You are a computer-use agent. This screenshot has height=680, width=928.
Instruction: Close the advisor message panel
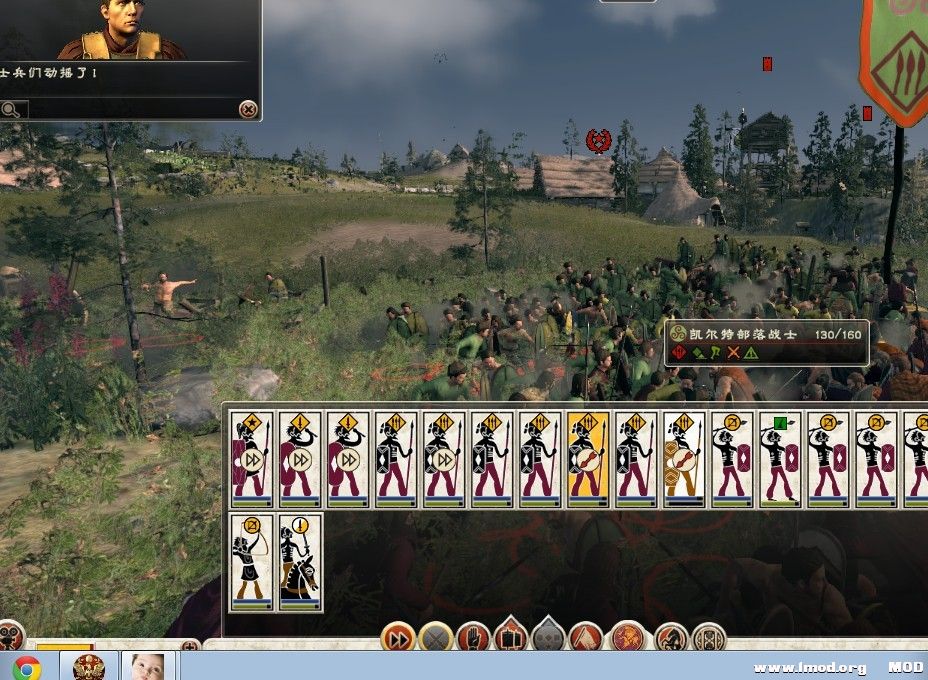[x=248, y=109]
